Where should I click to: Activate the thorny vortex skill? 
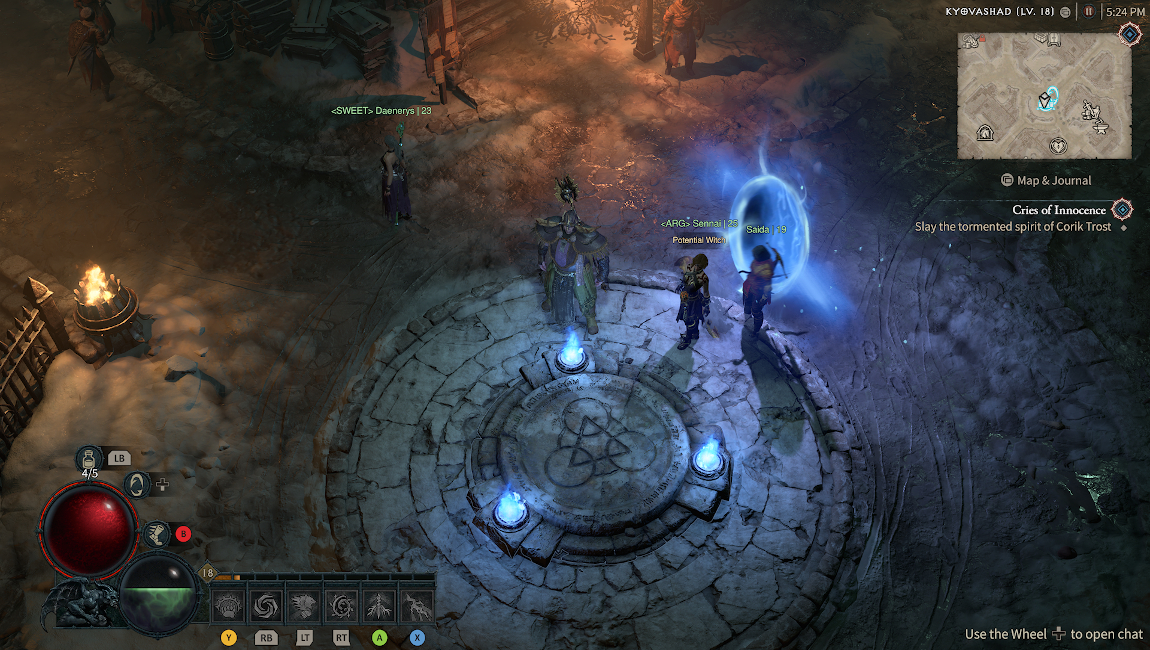click(x=342, y=606)
